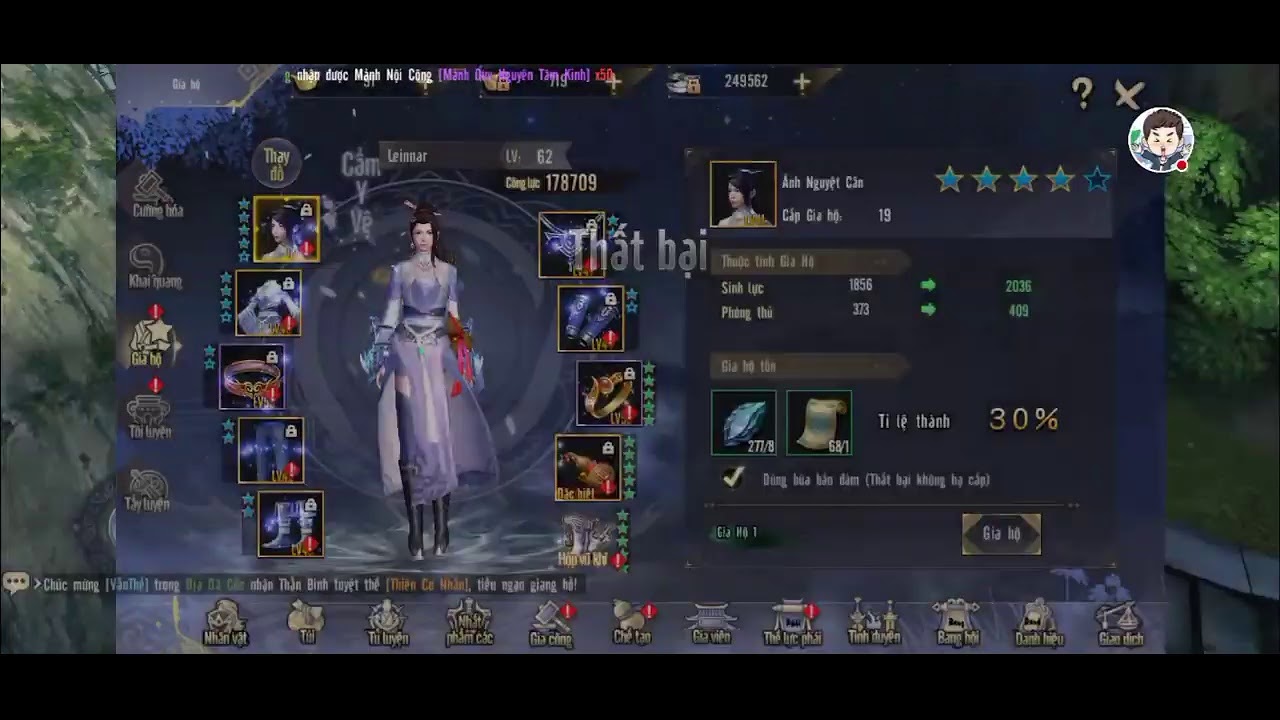Open the Bang hội guild menu

click(957, 623)
